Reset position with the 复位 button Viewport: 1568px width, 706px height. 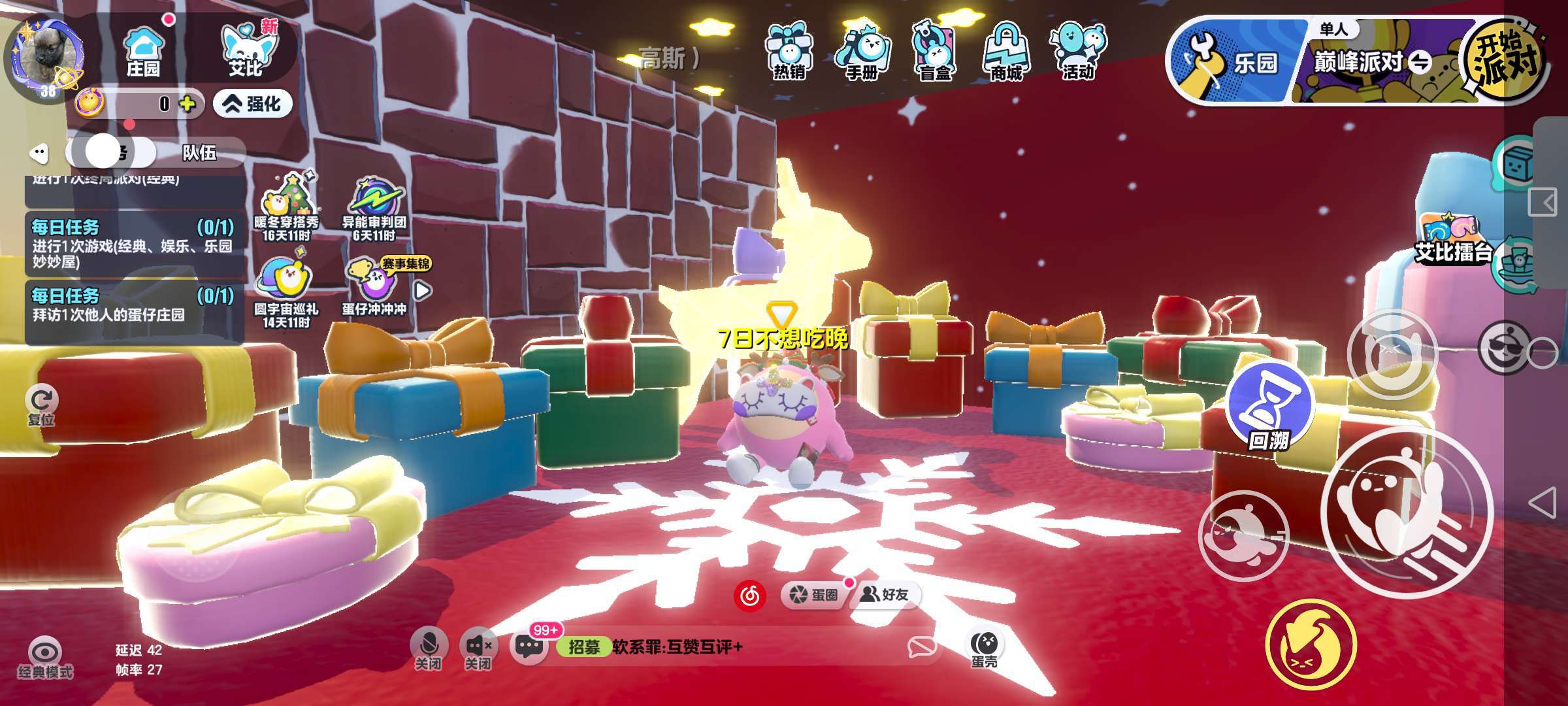click(42, 404)
